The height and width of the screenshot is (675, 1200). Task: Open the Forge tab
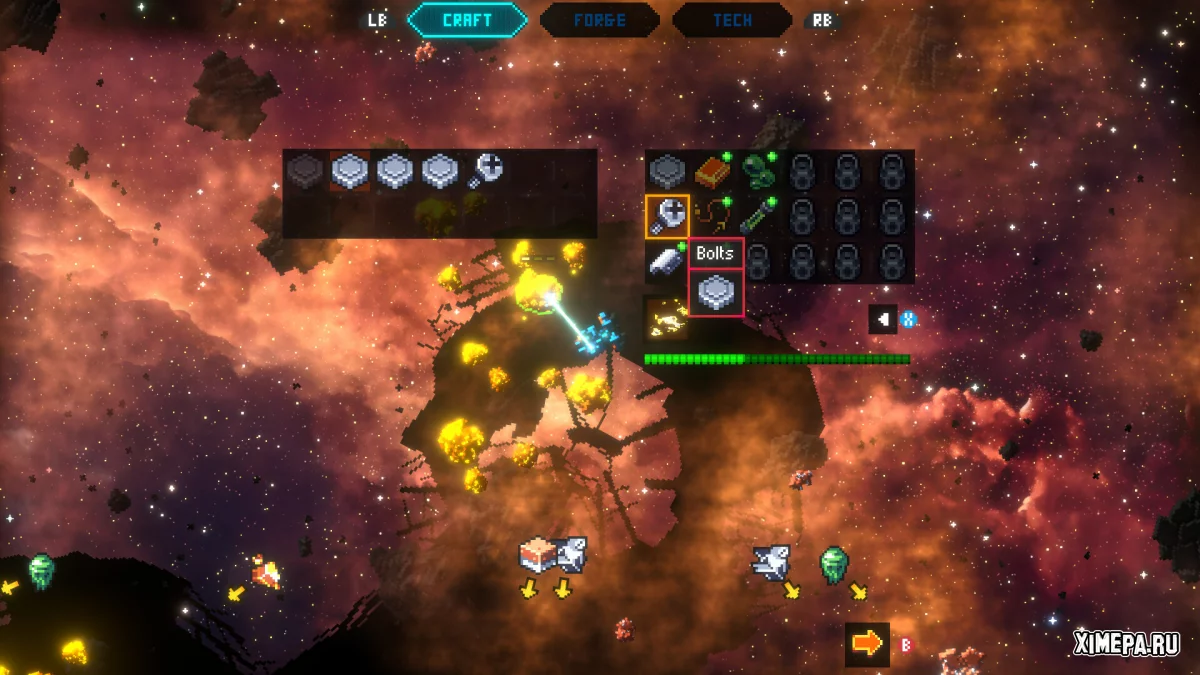click(x=600, y=20)
